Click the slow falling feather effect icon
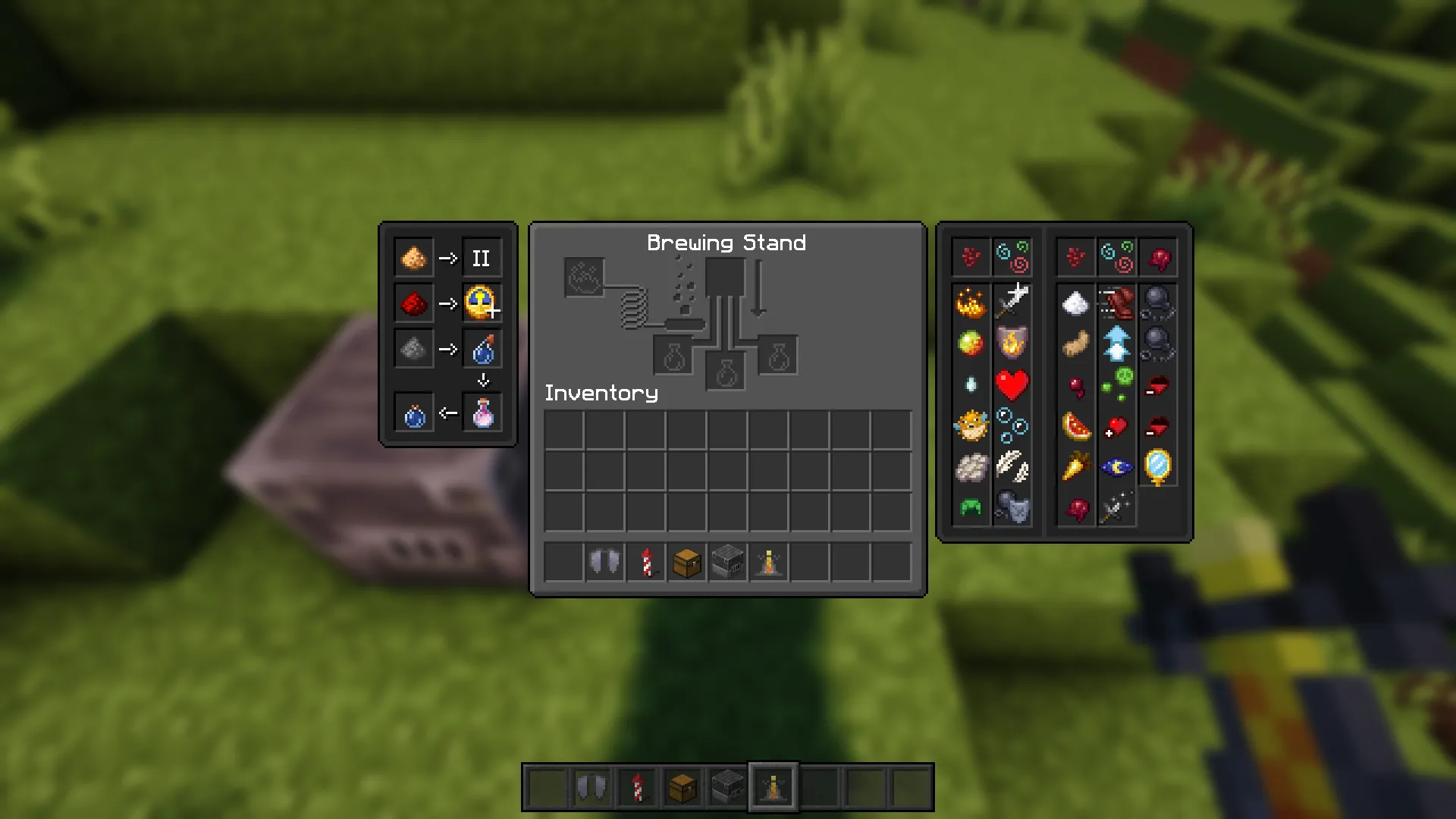The height and width of the screenshot is (819, 1456). pyautogui.click(x=1012, y=465)
